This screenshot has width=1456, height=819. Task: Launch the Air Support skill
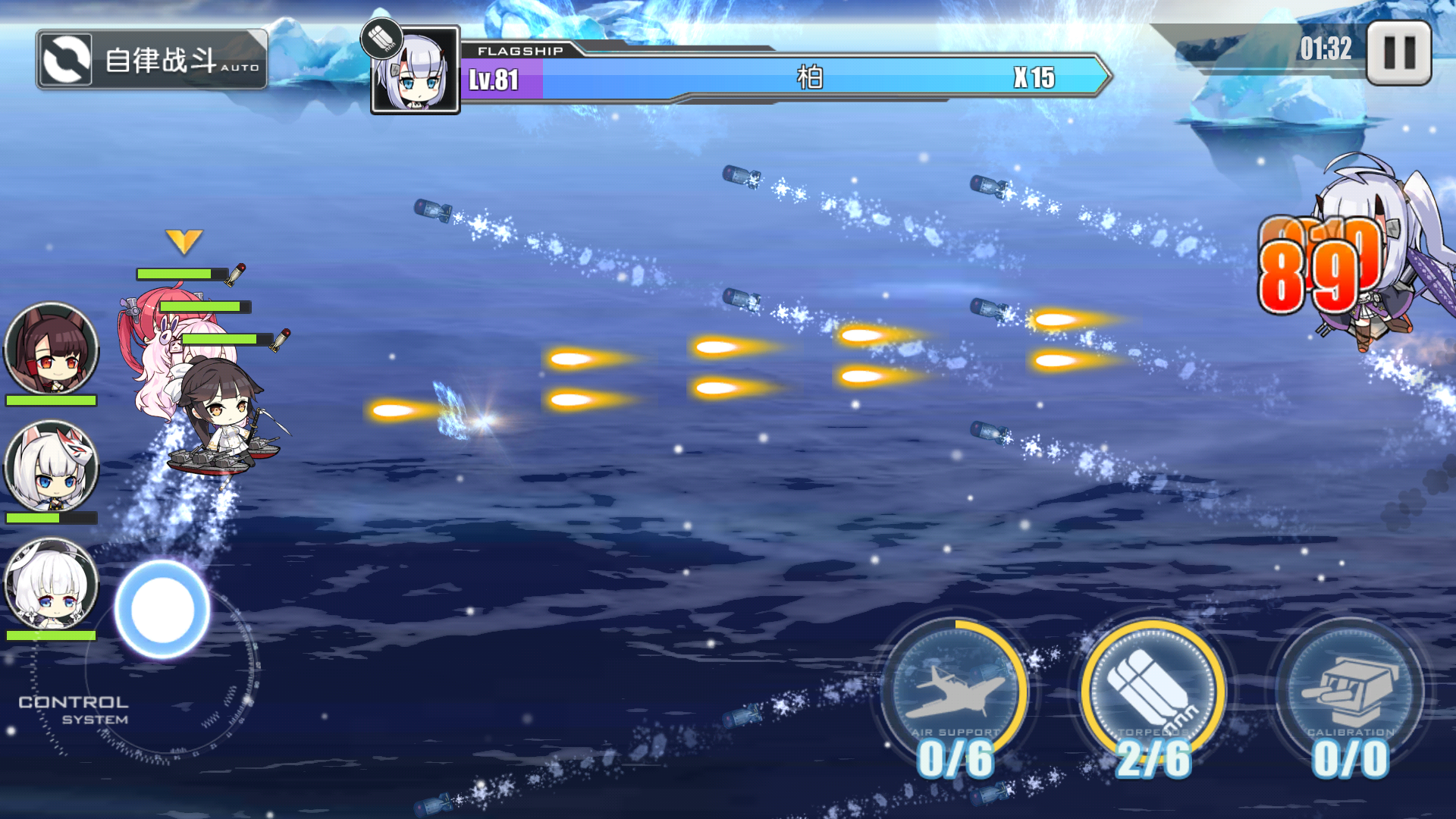pos(955,692)
